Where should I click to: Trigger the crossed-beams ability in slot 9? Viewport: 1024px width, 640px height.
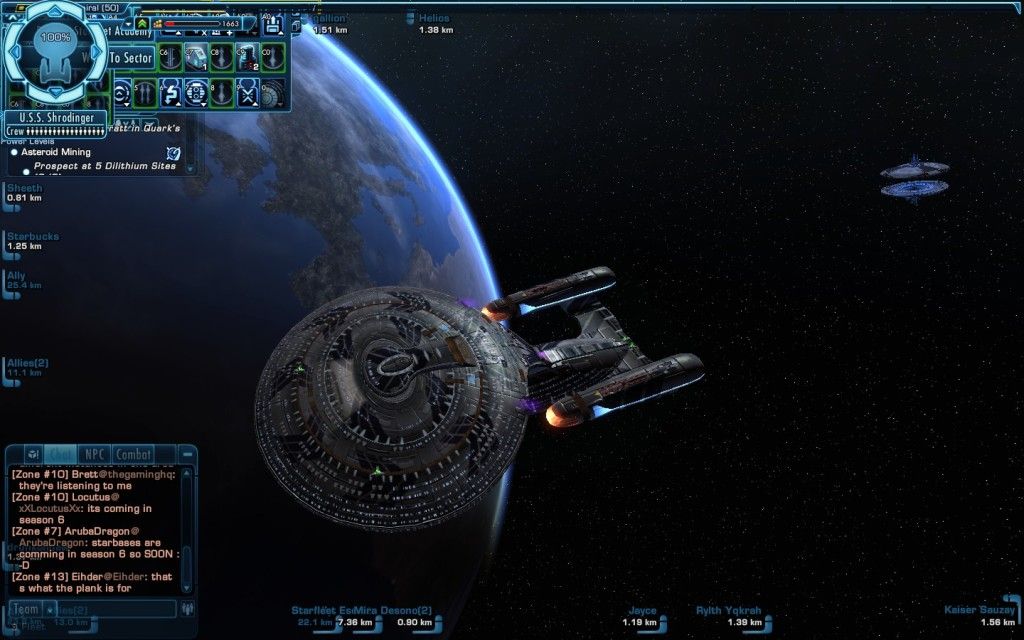click(246, 95)
